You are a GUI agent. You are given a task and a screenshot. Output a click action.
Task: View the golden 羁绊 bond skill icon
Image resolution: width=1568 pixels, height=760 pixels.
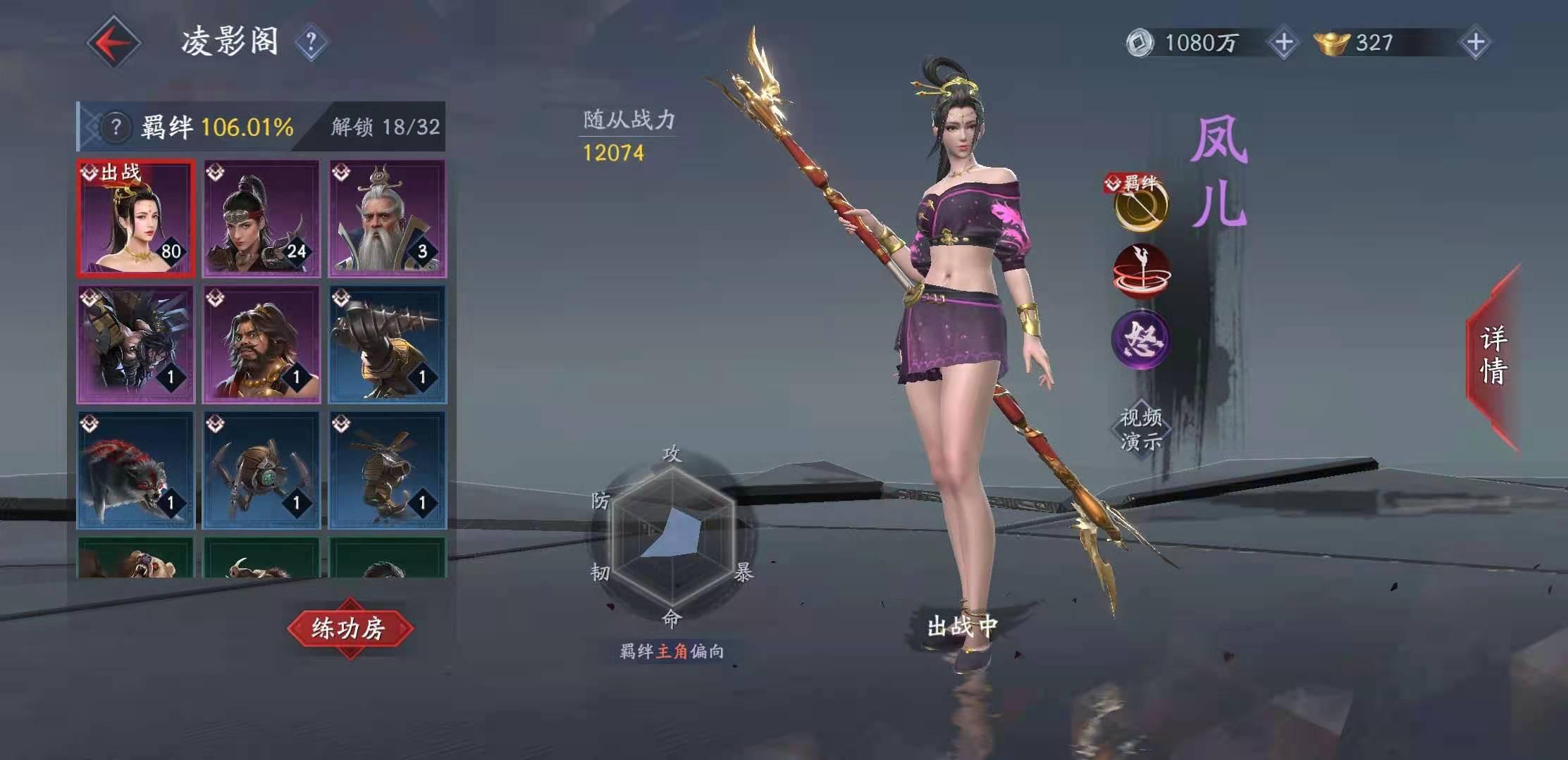[1141, 206]
